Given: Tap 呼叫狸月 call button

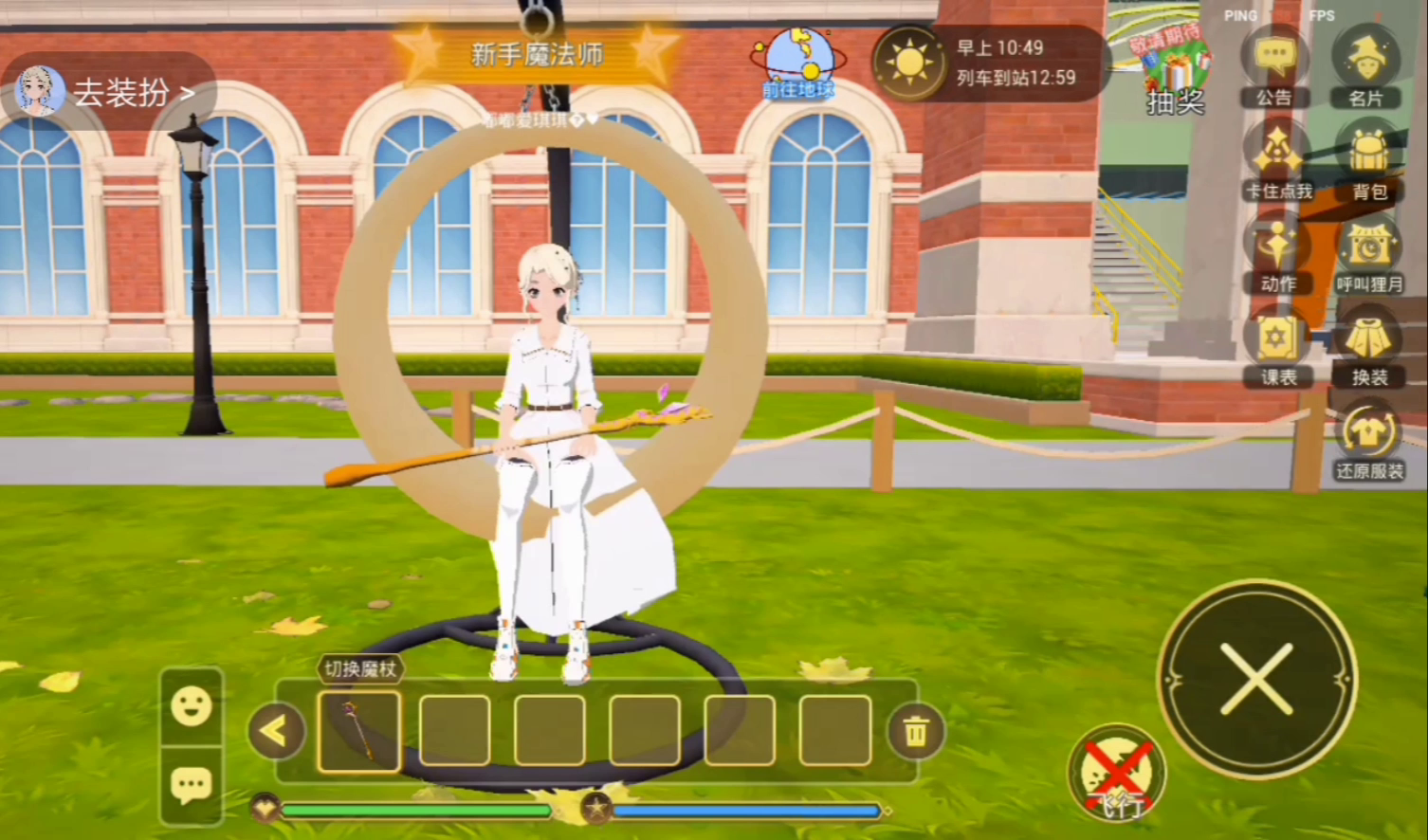Looking at the screenshot, I should [1368, 251].
